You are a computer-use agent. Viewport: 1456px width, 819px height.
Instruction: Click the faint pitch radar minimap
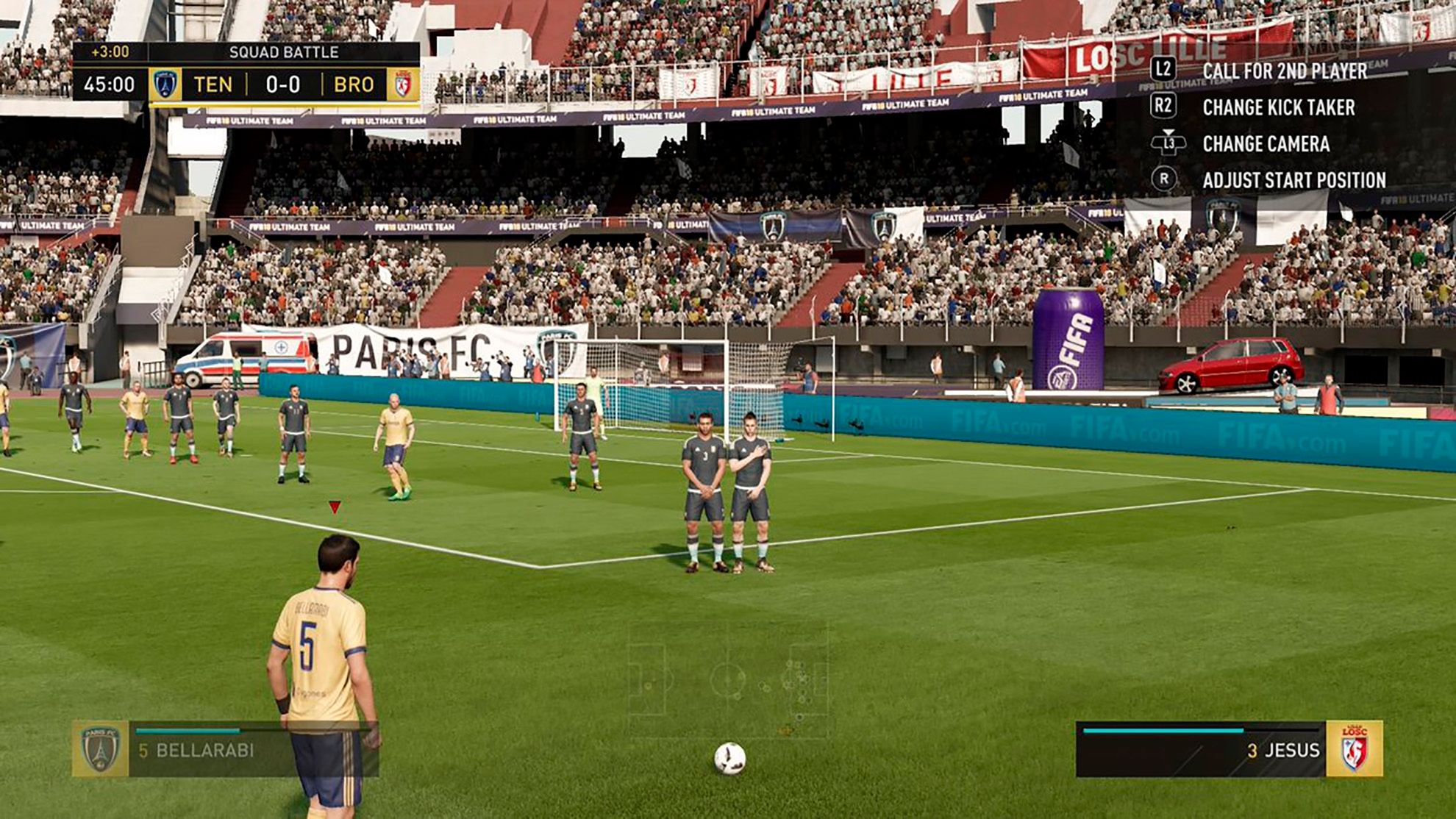pos(728,680)
